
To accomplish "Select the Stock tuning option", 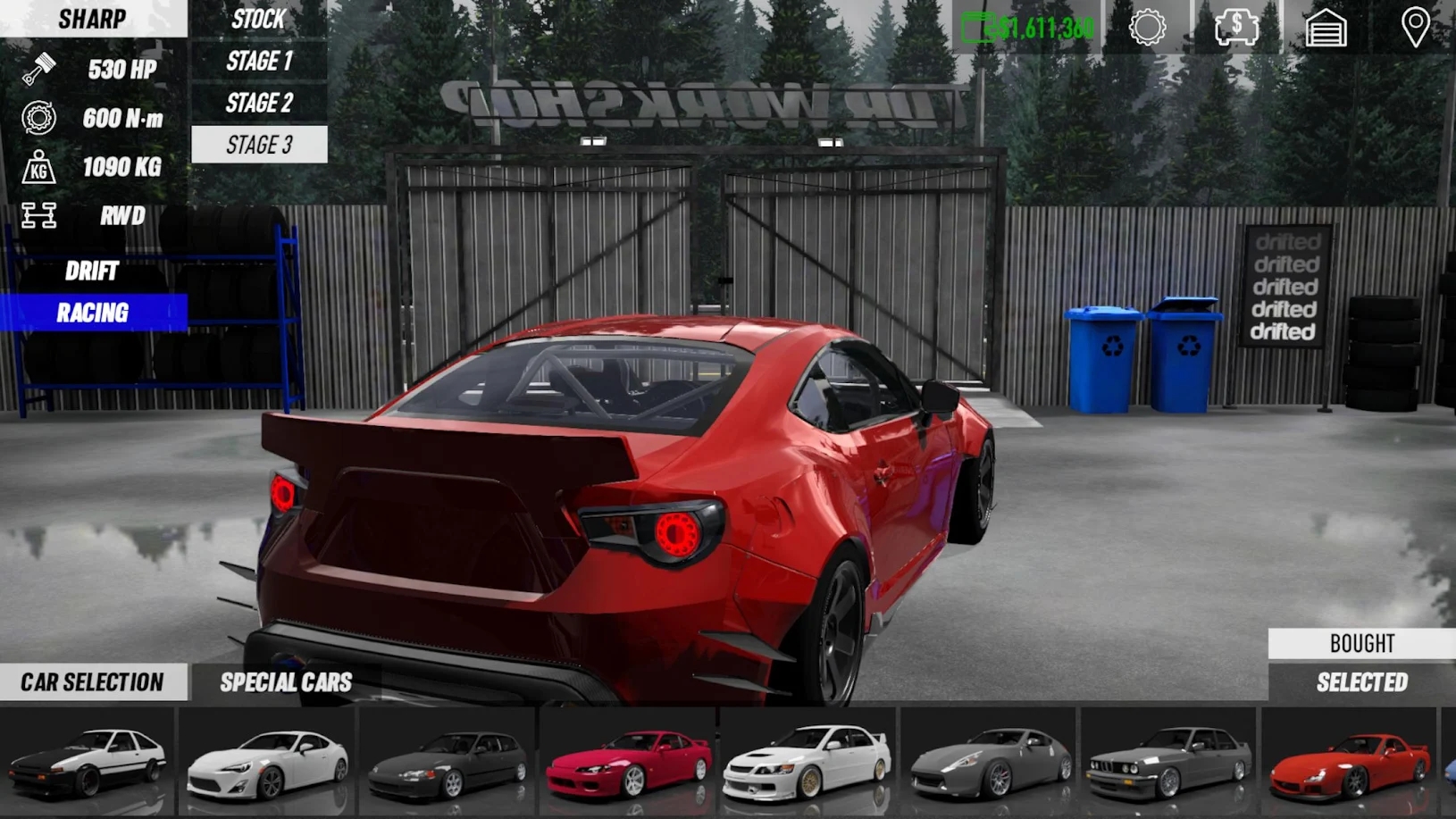I will coord(258,19).
